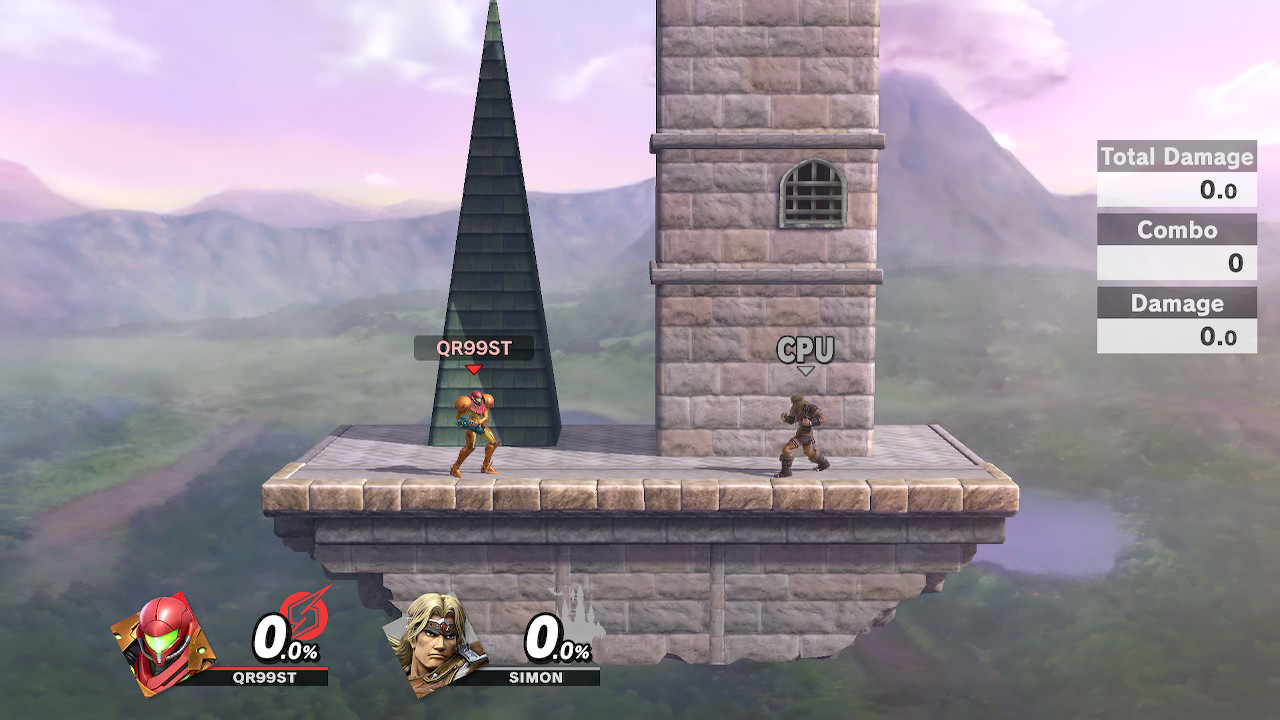Click the QR99ST player tag above Samus
The height and width of the screenshot is (720, 1280).
474,348
